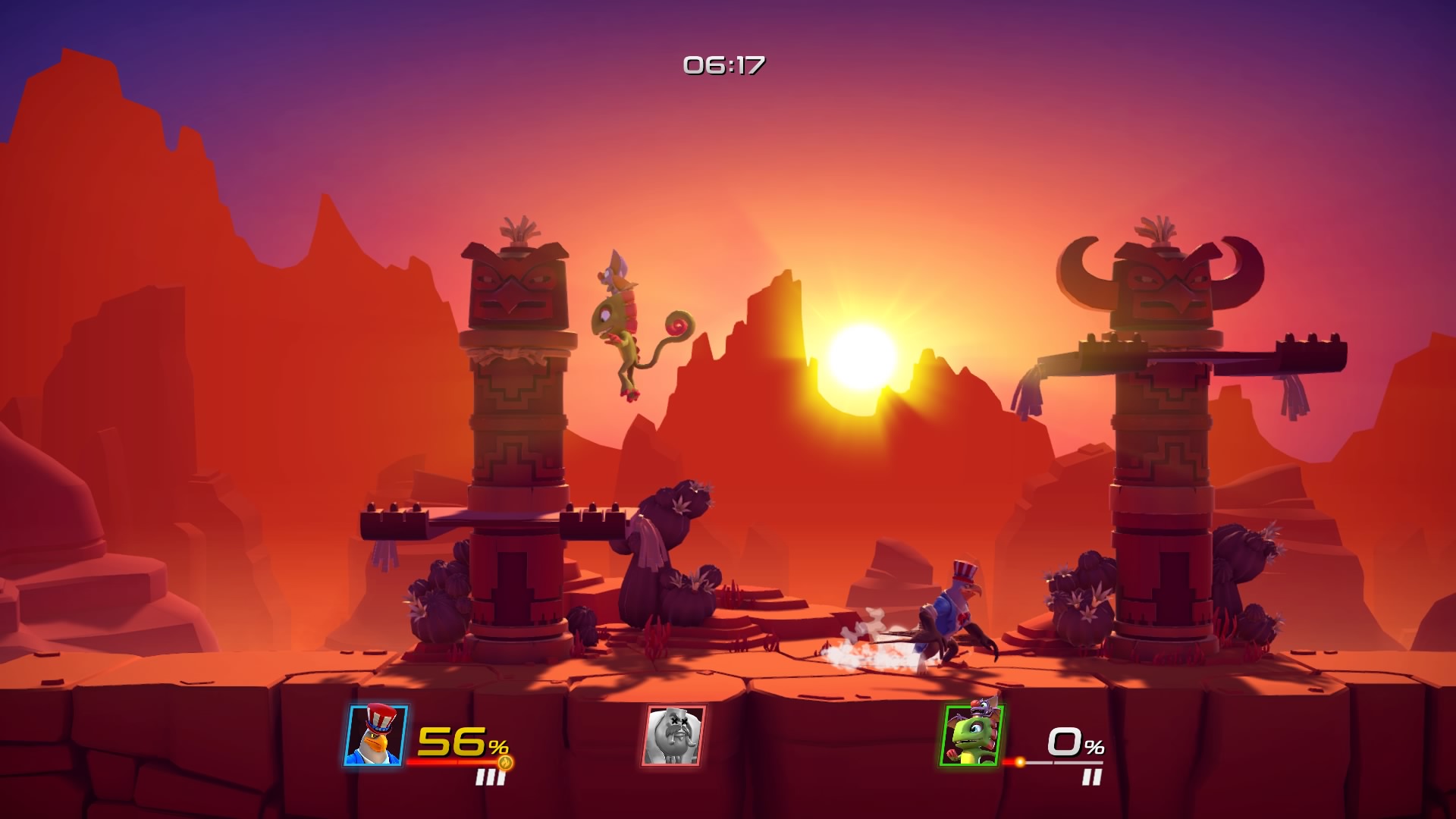
Task: Select the greyed-out defeated player portrait
Action: click(674, 736)
